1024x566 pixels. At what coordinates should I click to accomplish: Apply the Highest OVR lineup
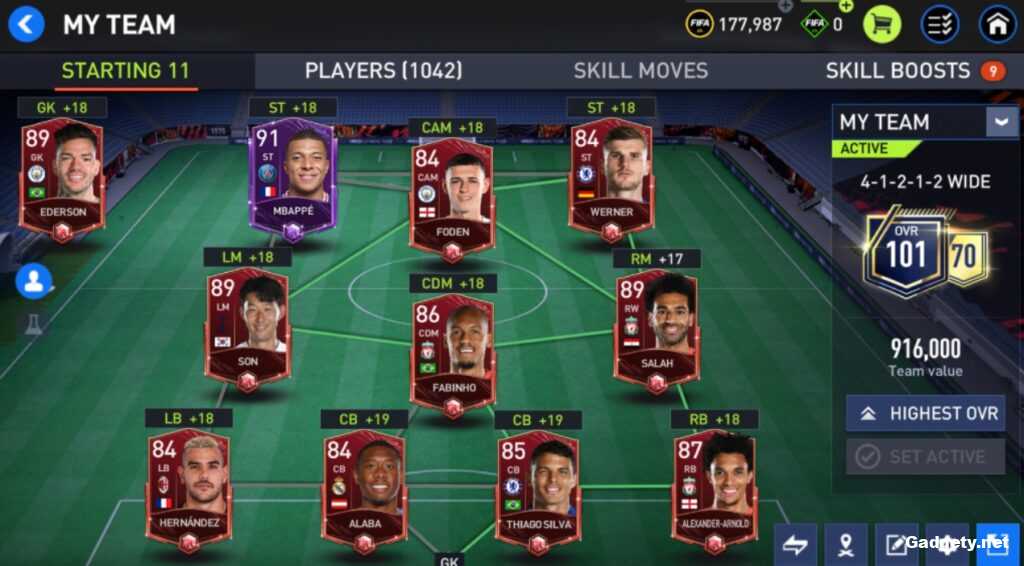coord(925,413)
